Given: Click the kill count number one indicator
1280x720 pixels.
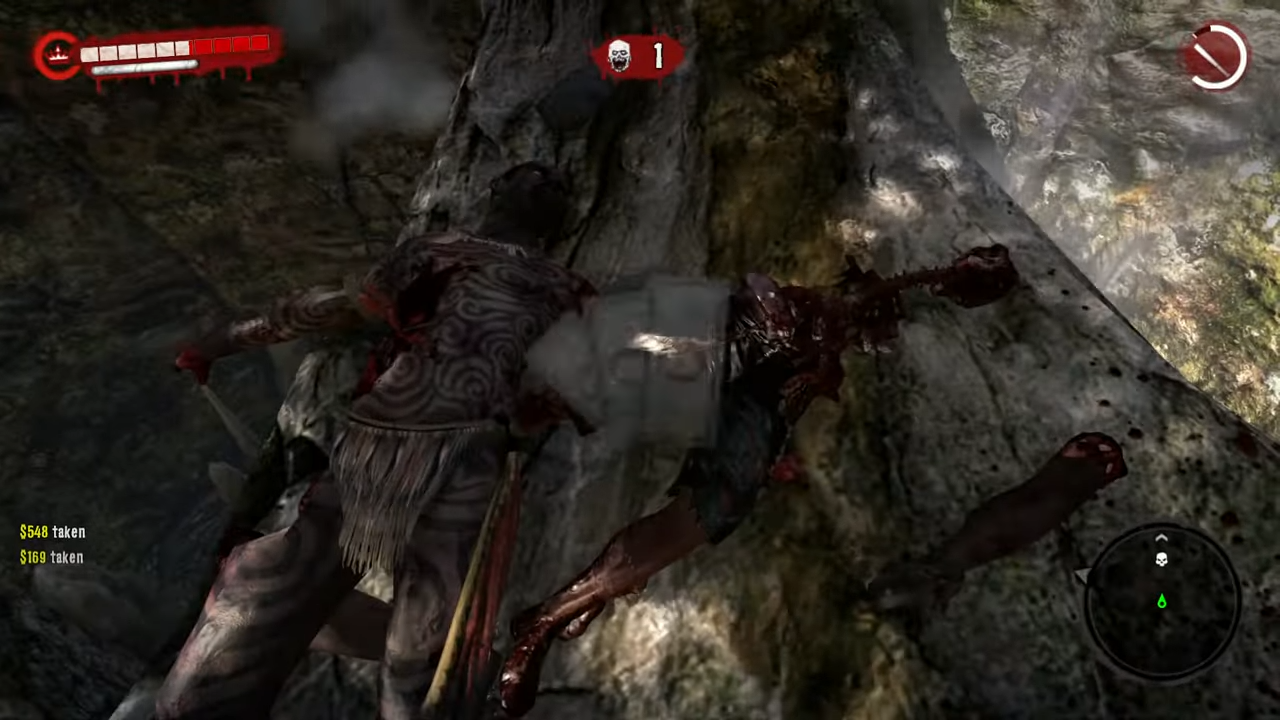Looking at the screenshot, I should tap(657, 57).
